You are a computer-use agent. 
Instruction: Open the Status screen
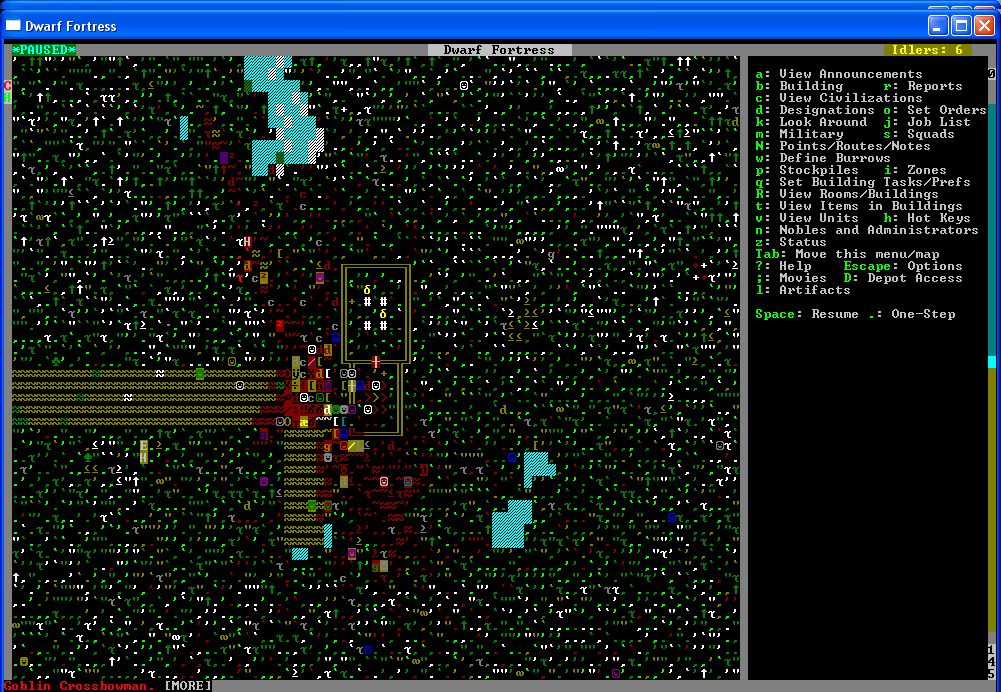802,242
